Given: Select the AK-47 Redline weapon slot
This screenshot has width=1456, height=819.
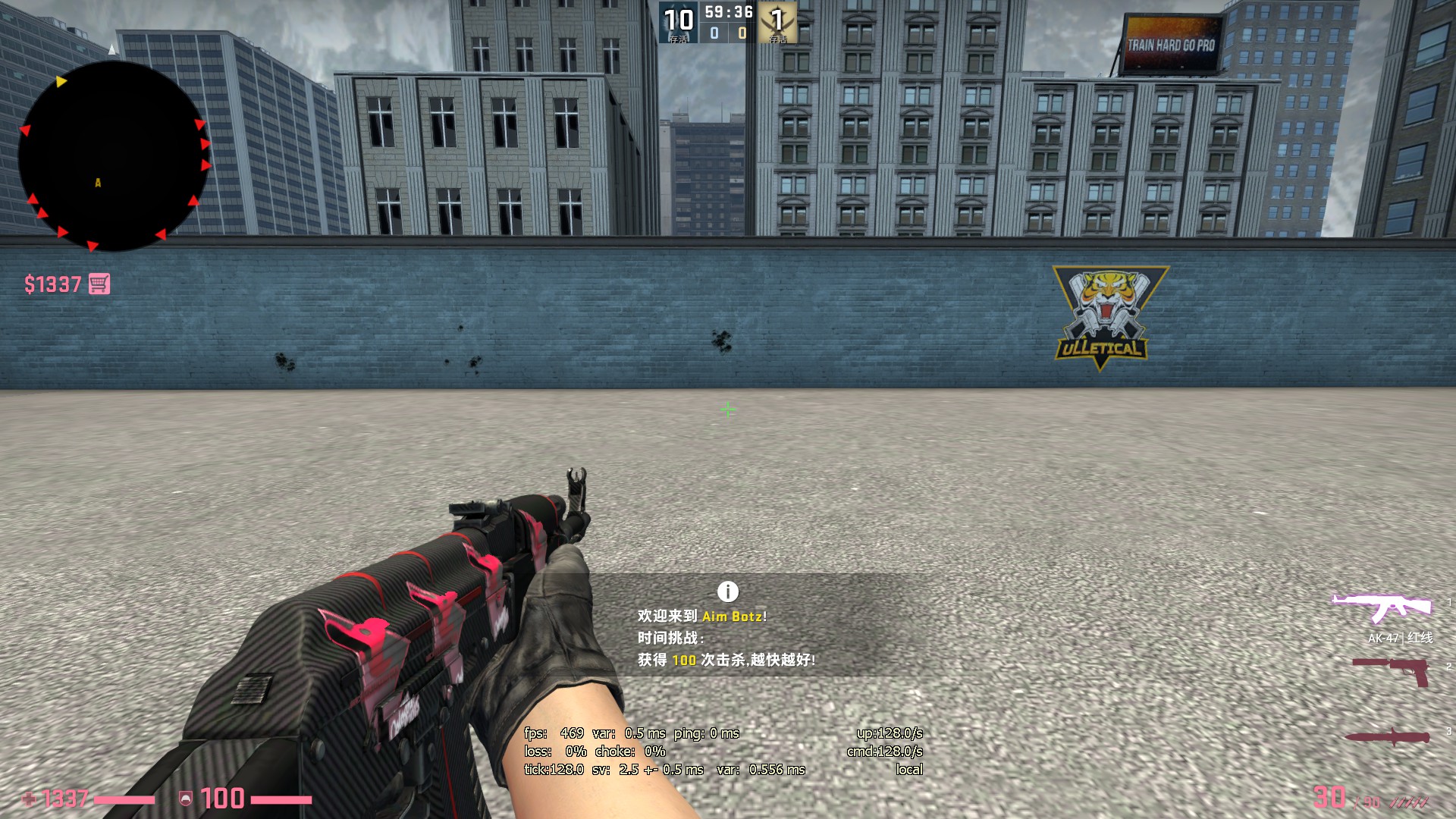Looking at the screenshot, I should click(x=1382, y=608).
